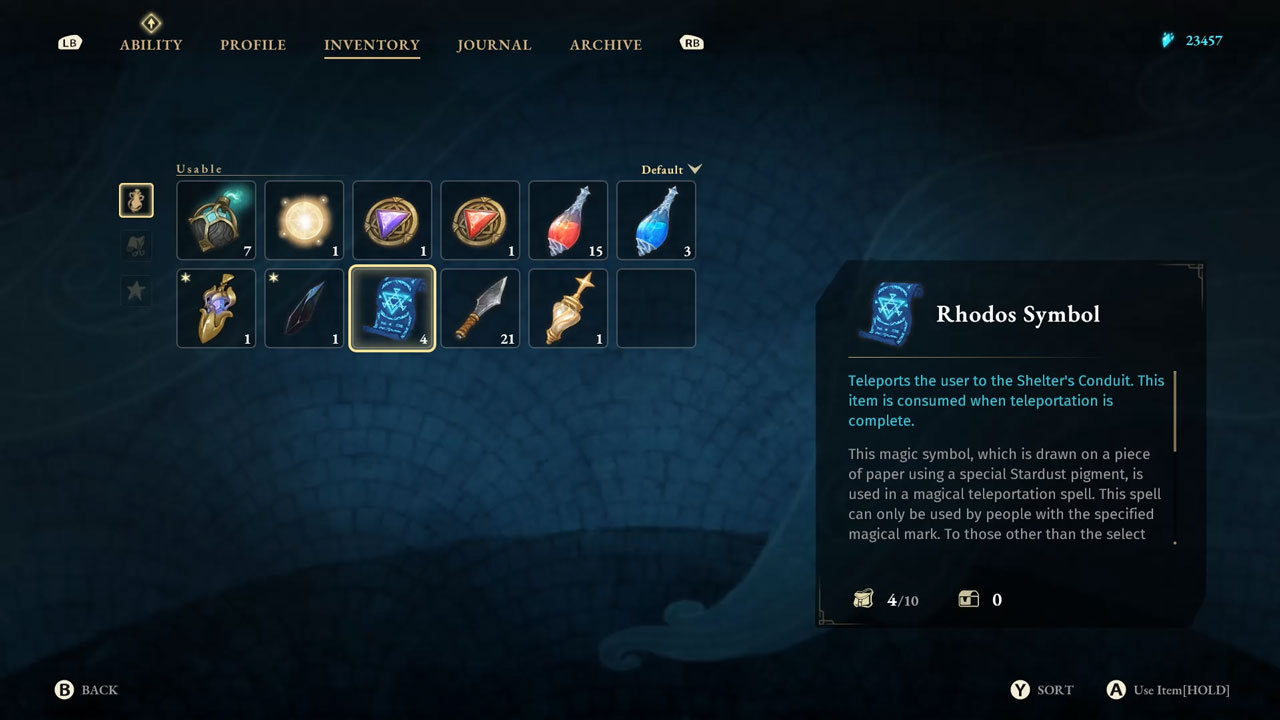
Task: Choose the dark crystal shard slot
Action: (x=304, y=308)
